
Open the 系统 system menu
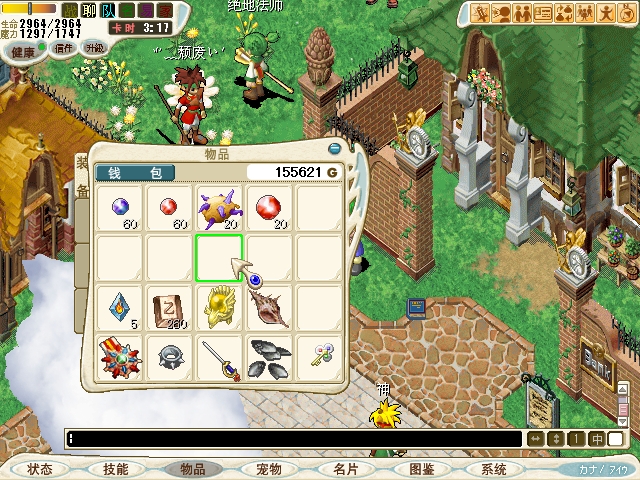point(493,469)
